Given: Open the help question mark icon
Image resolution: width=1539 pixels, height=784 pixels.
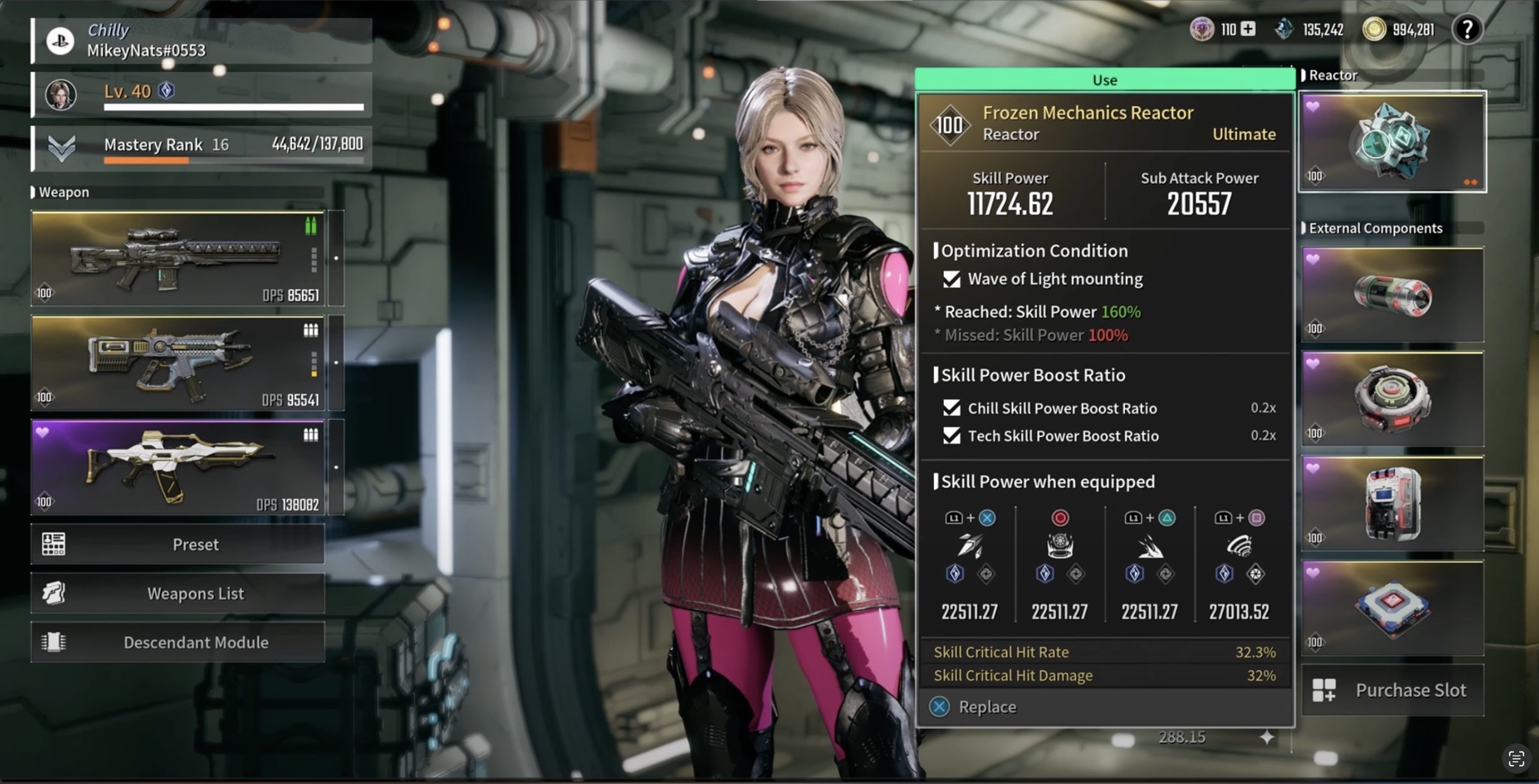Looking at the screenshot, I should pos(1467,29).
